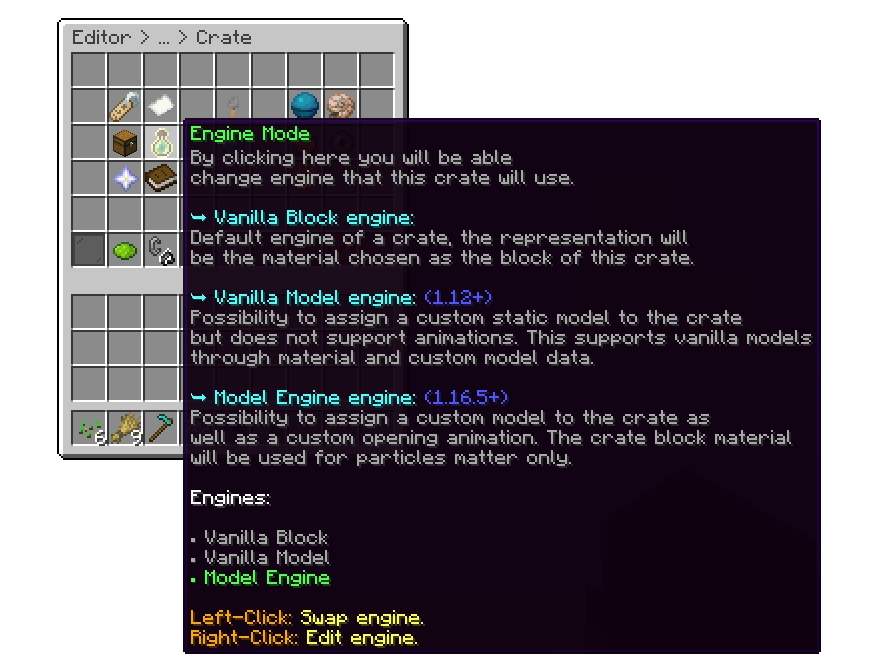Choose the blue orb item slot
Viewport: 869px width, 670px height.
coord(305,106)
